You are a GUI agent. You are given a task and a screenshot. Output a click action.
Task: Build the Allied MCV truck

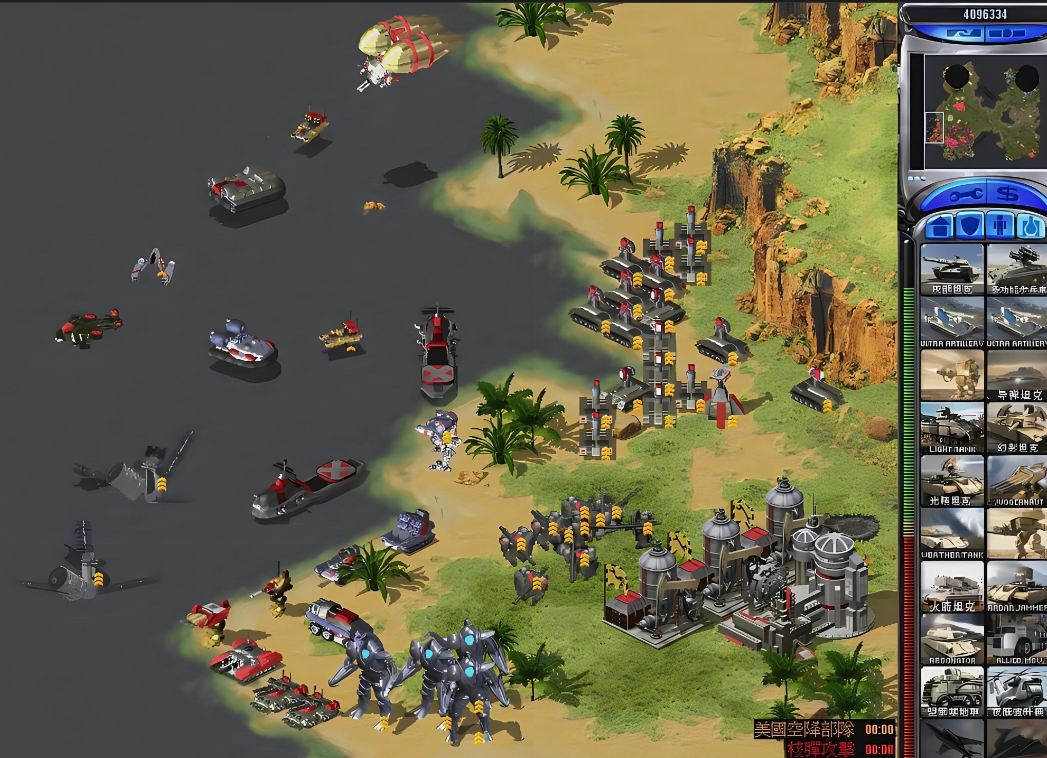click(1016, 638)
